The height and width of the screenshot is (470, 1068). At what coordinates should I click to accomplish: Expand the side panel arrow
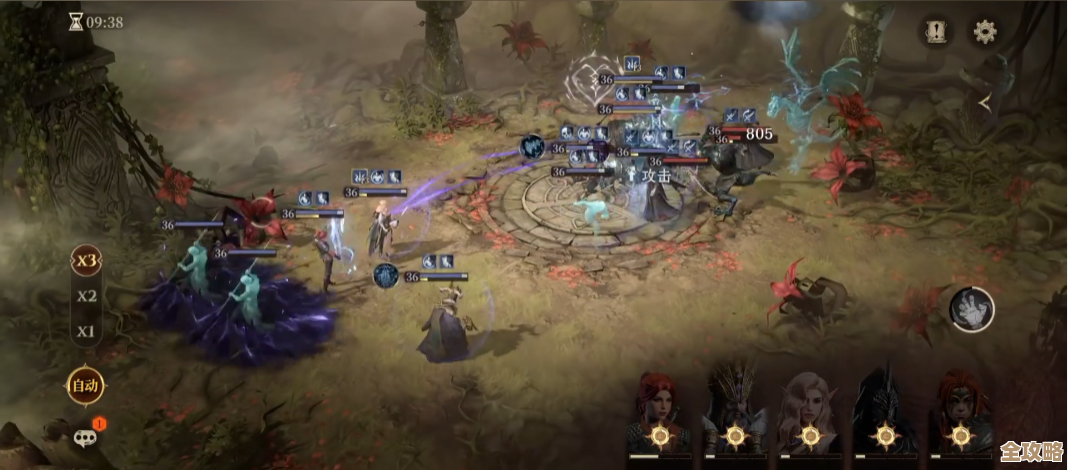point(985,102)
